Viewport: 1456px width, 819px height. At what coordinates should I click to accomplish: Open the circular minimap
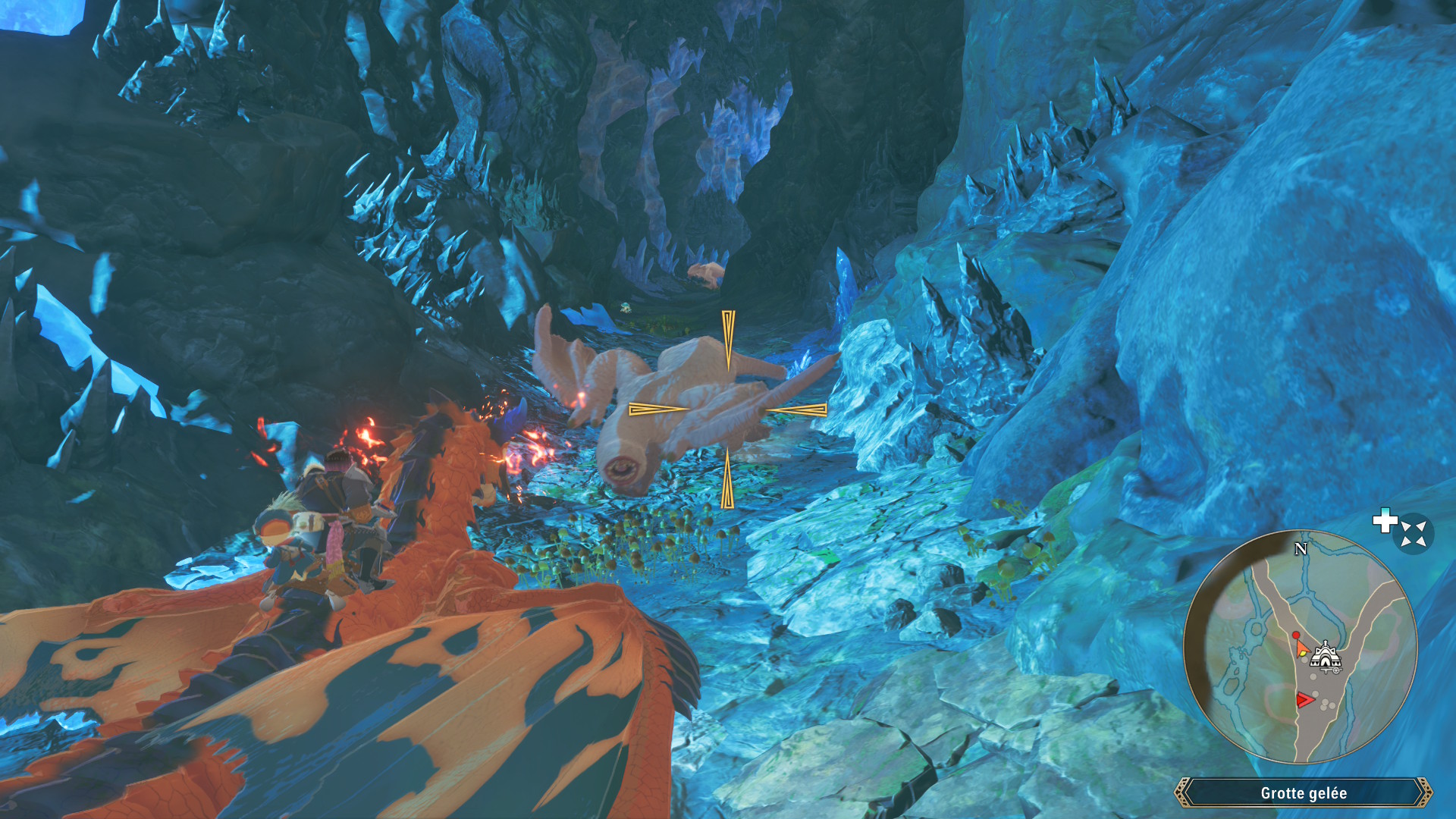(1300, 646)
